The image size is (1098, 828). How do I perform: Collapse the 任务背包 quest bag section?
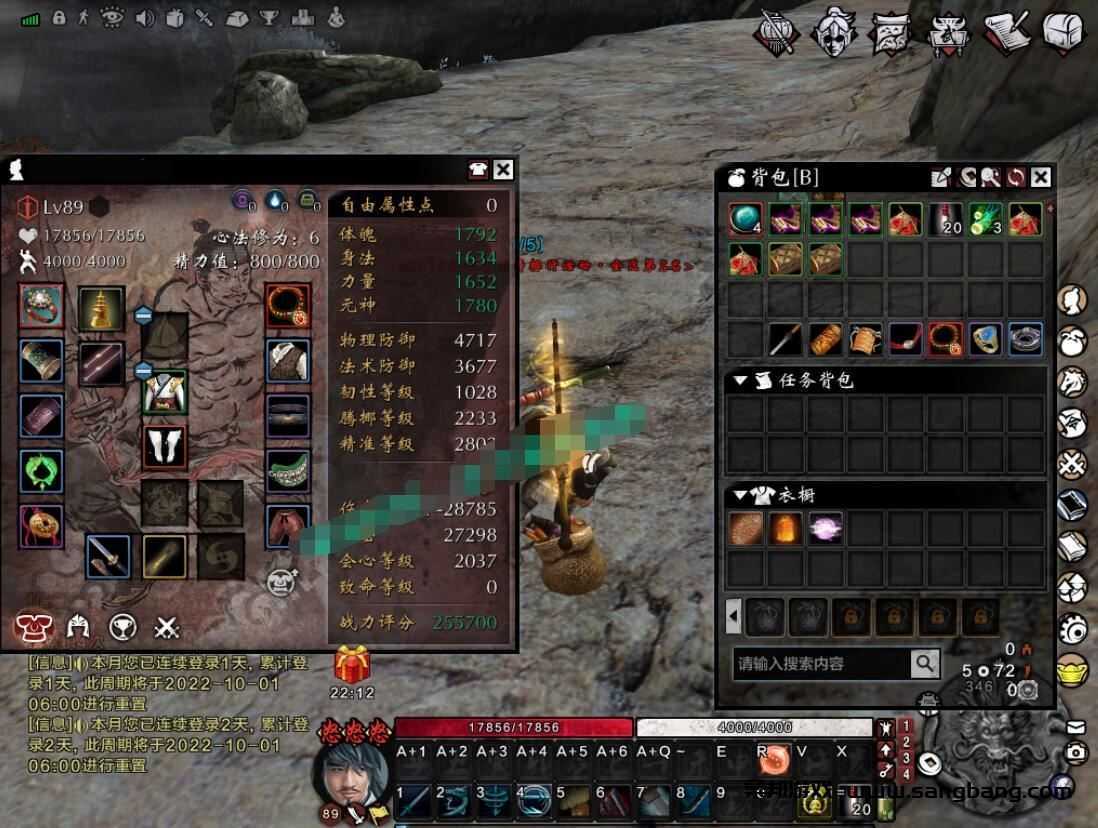tap(740, 381)
